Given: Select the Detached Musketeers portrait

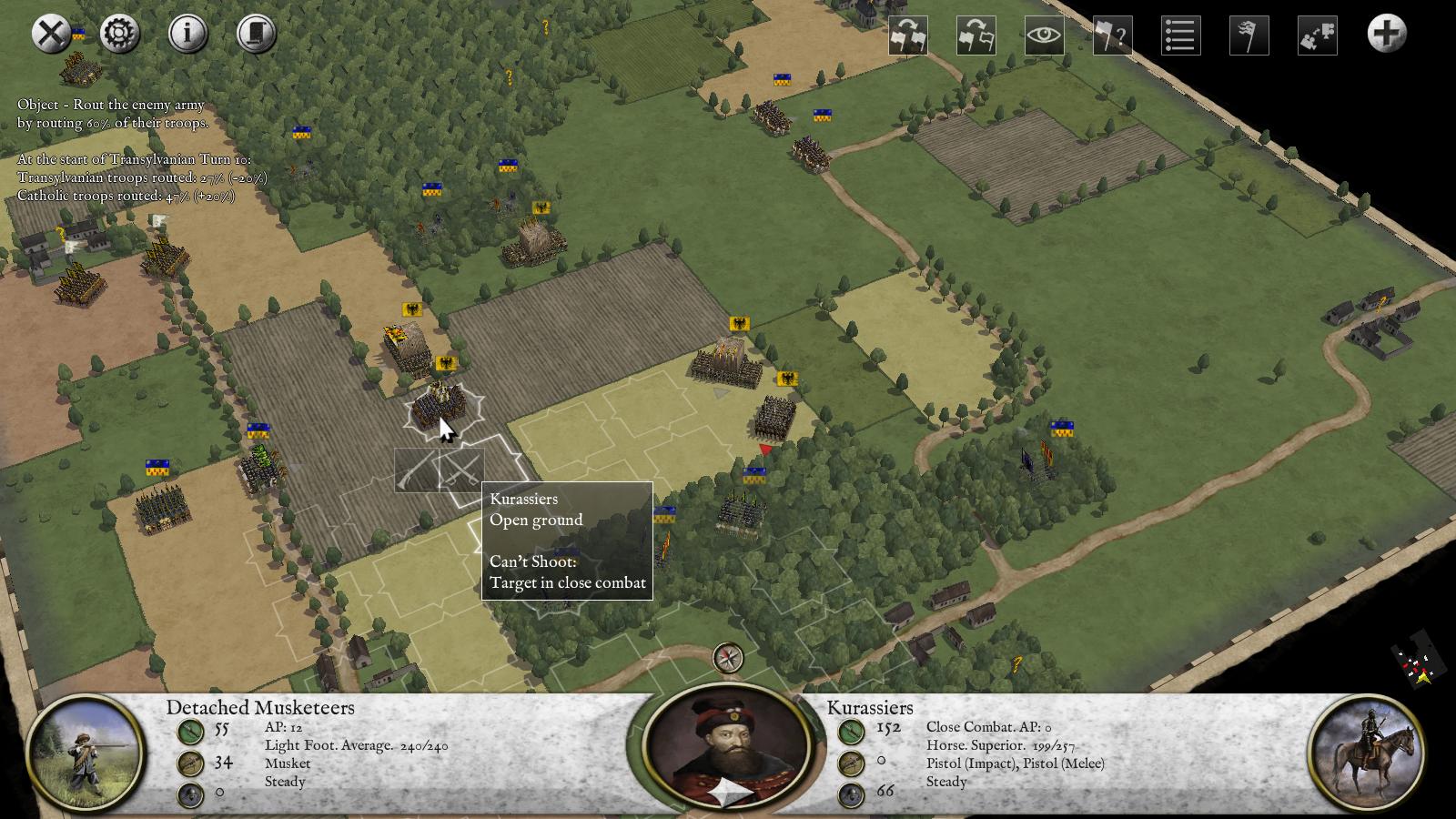Looking at the screenshot, I should click(x=85, y=753).
